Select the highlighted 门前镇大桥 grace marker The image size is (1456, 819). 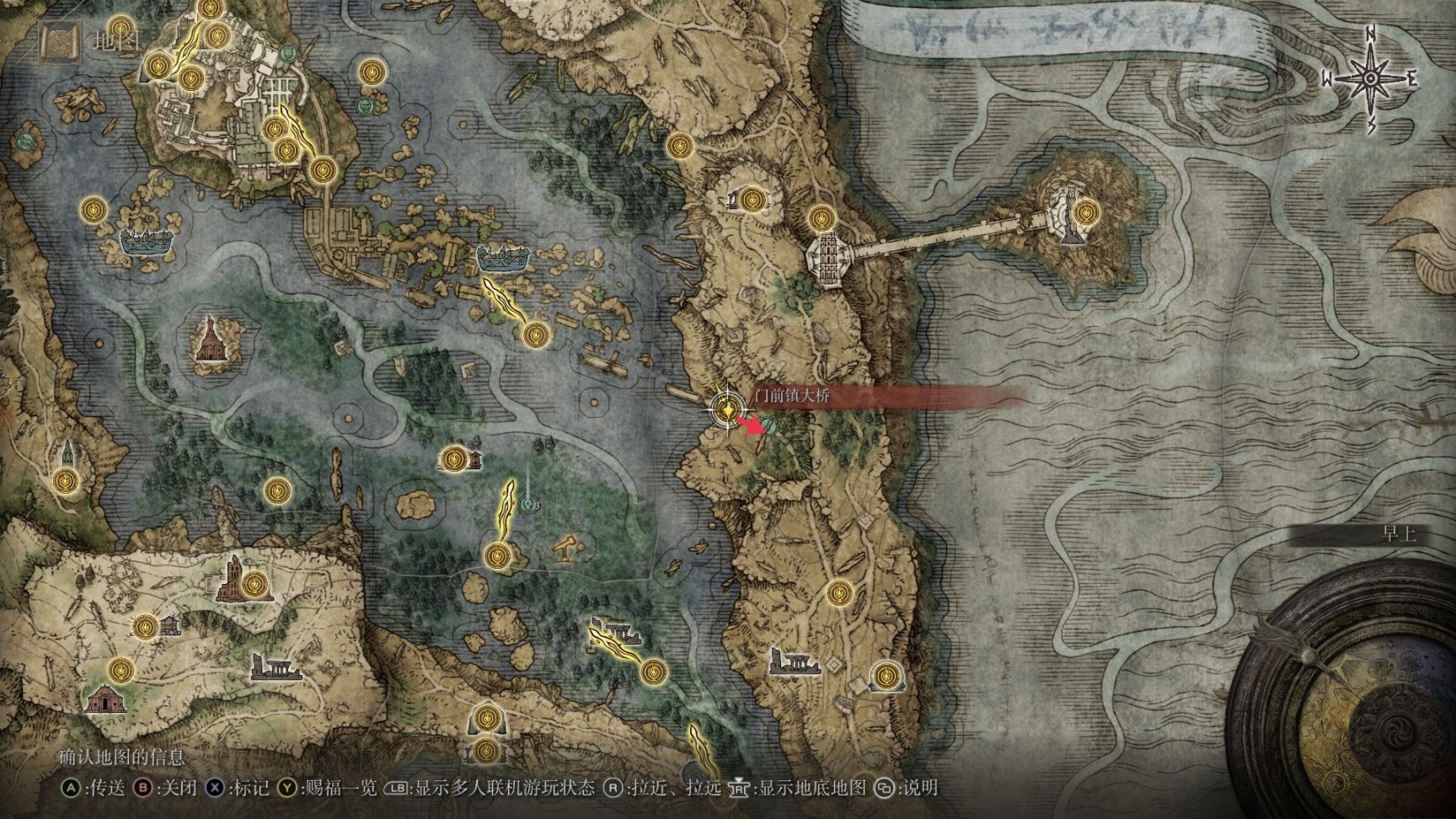coord(725,409)
